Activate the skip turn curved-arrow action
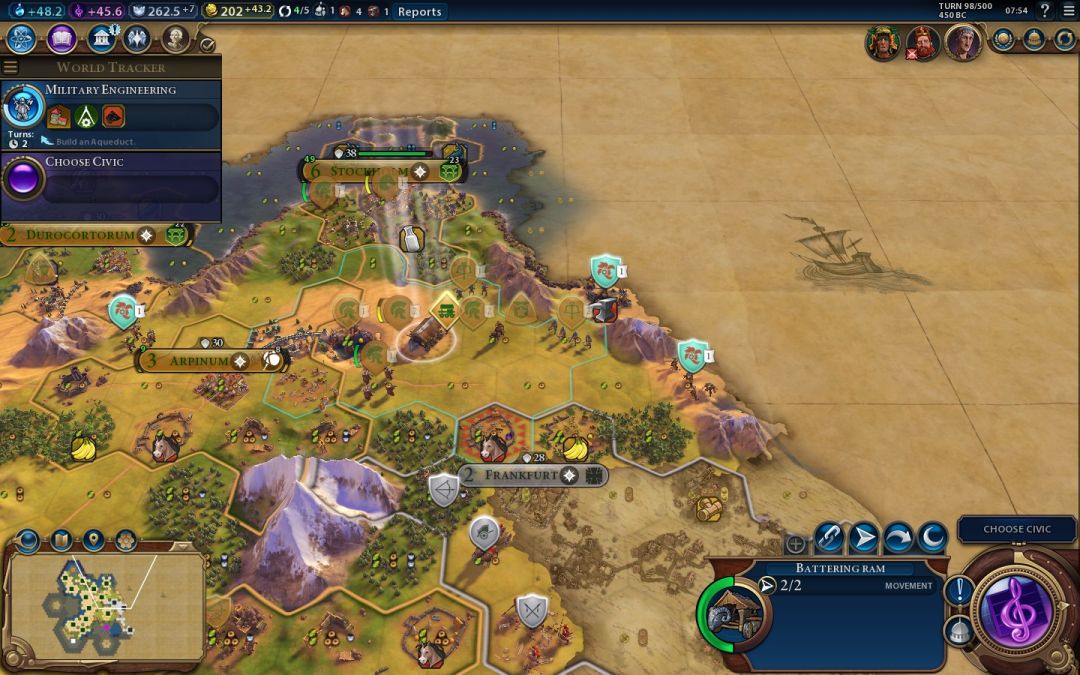Image resolution: width=1080 pixels, height=675 pixels. [897, 538]
